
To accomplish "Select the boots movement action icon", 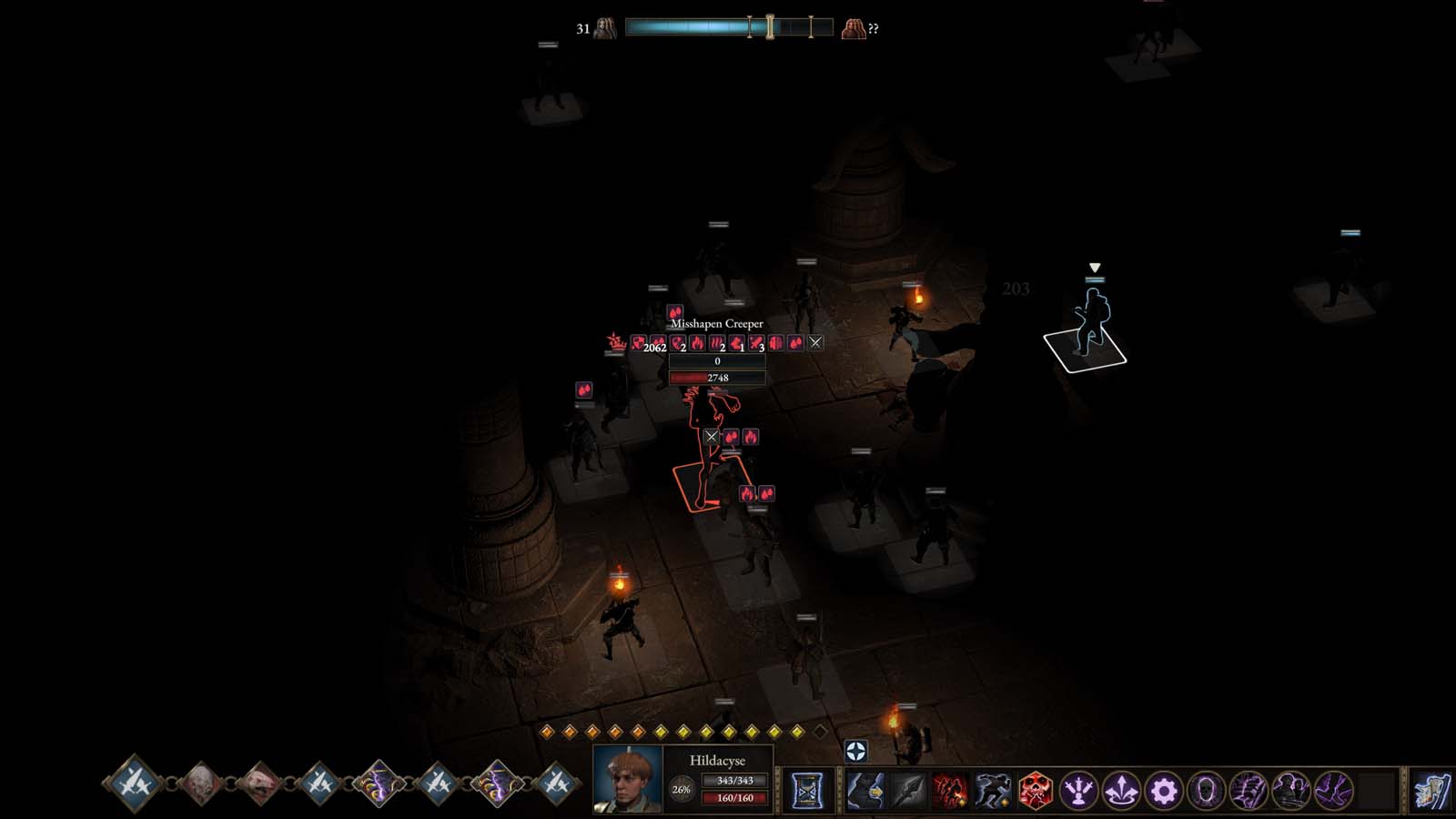I will click(866, 792).
